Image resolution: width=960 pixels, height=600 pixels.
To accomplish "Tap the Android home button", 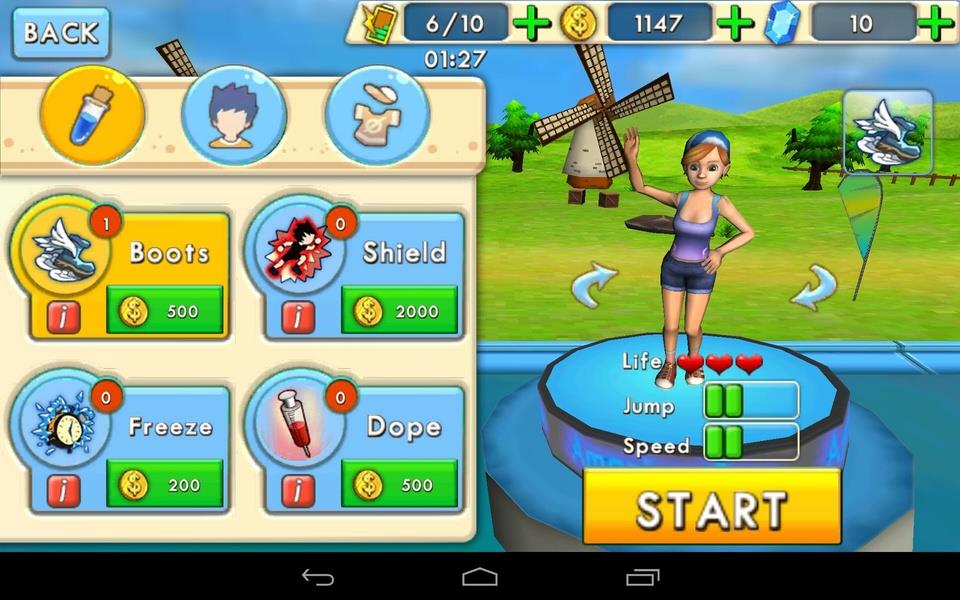I will (x=480, y=577).
